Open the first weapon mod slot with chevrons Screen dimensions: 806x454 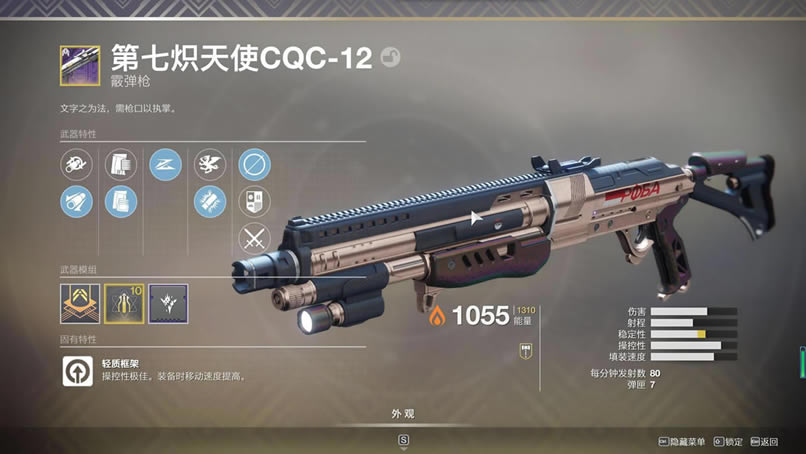pos(79,303)
